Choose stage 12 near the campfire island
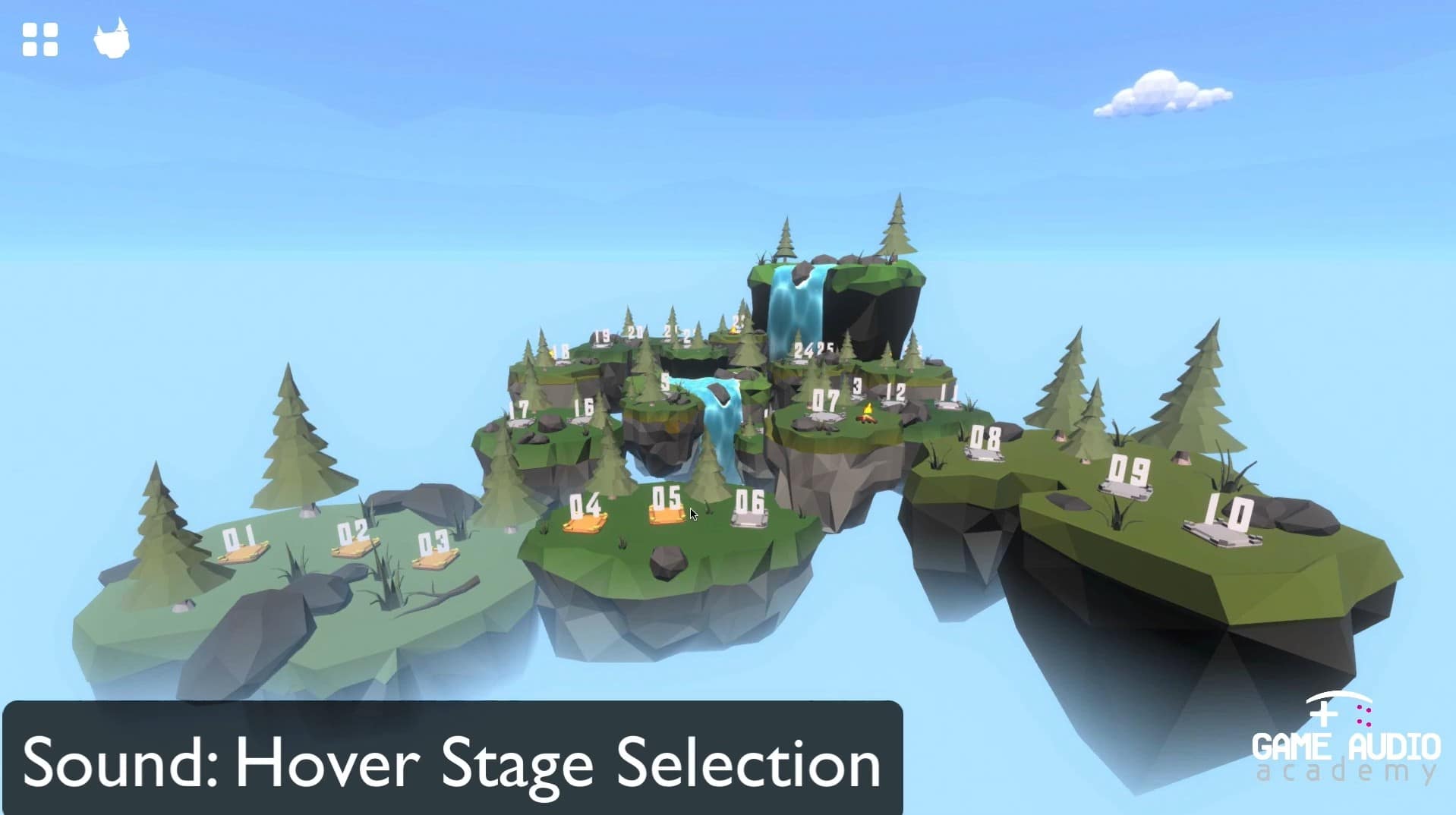This screenshot has height=815, width=1456. click(x=896, y=392)
